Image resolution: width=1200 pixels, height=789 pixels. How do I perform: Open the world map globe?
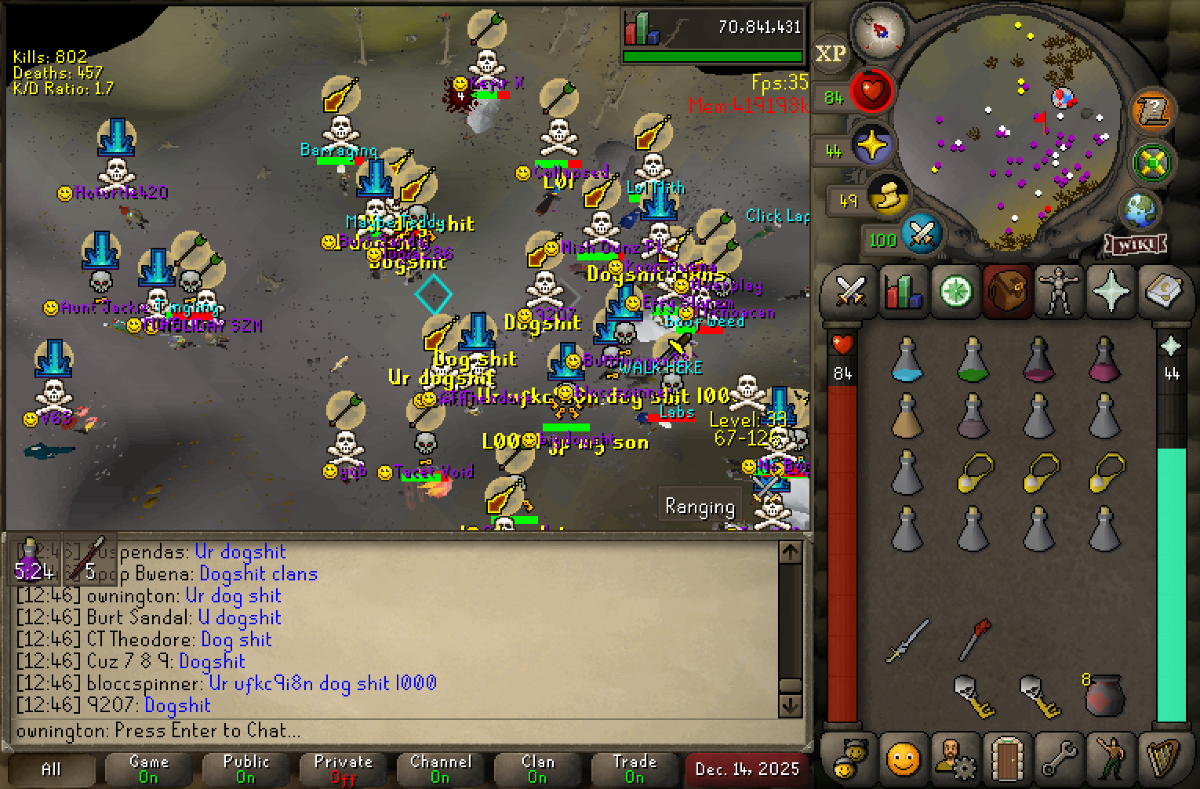click(1139, 209)
